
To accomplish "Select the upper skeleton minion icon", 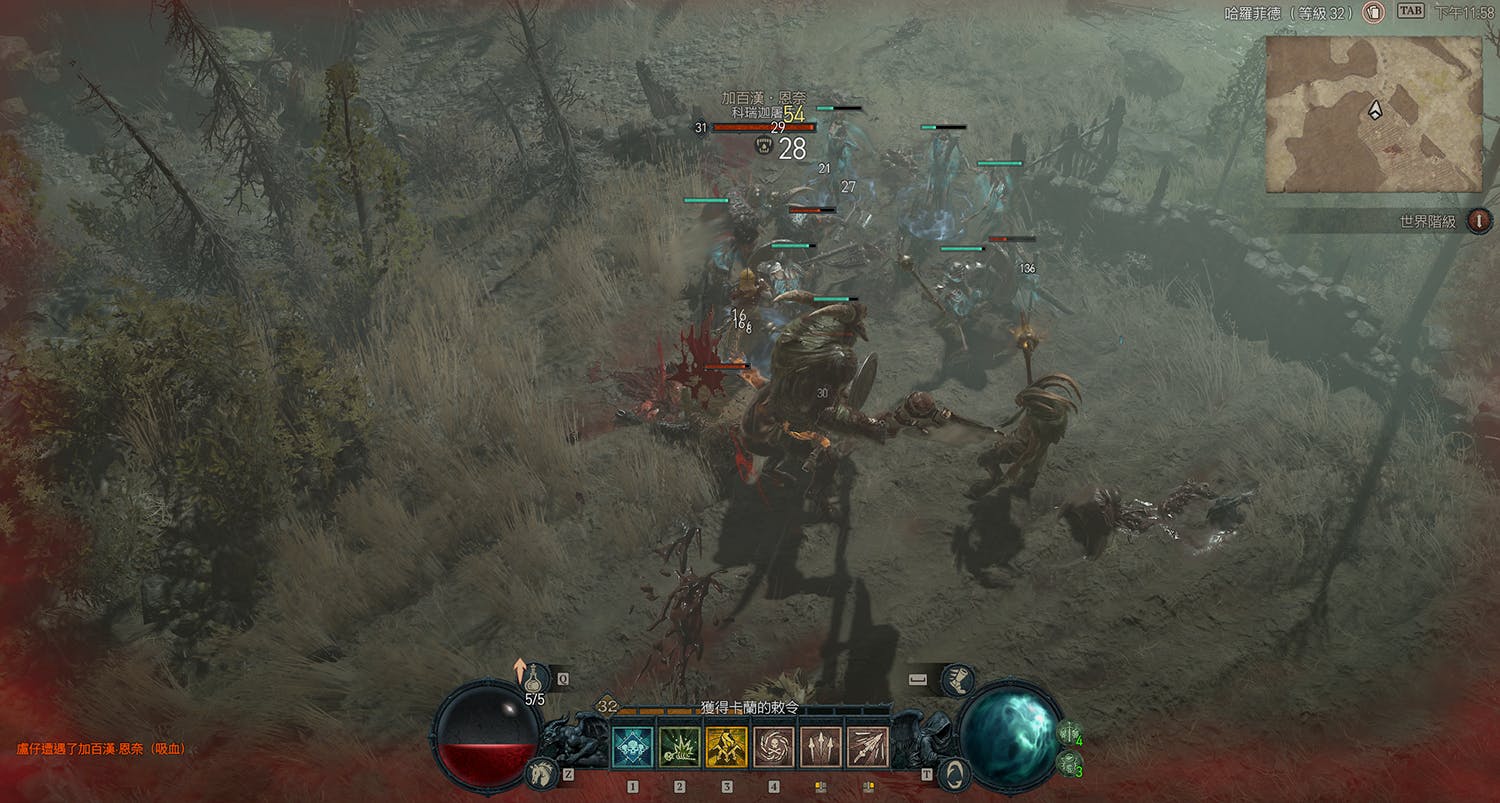I will (1069, 733).
